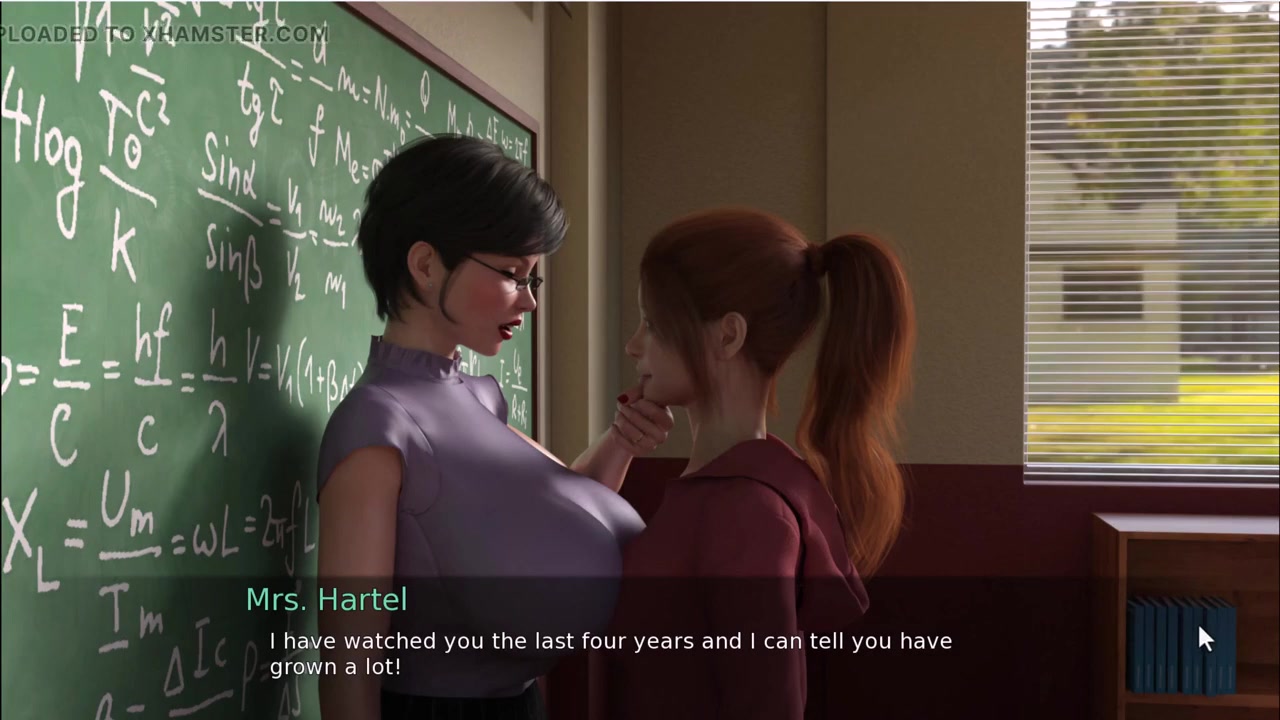
Task: Advance Mrs. Hartel's dialogue text box
Action: pos(610,652)
